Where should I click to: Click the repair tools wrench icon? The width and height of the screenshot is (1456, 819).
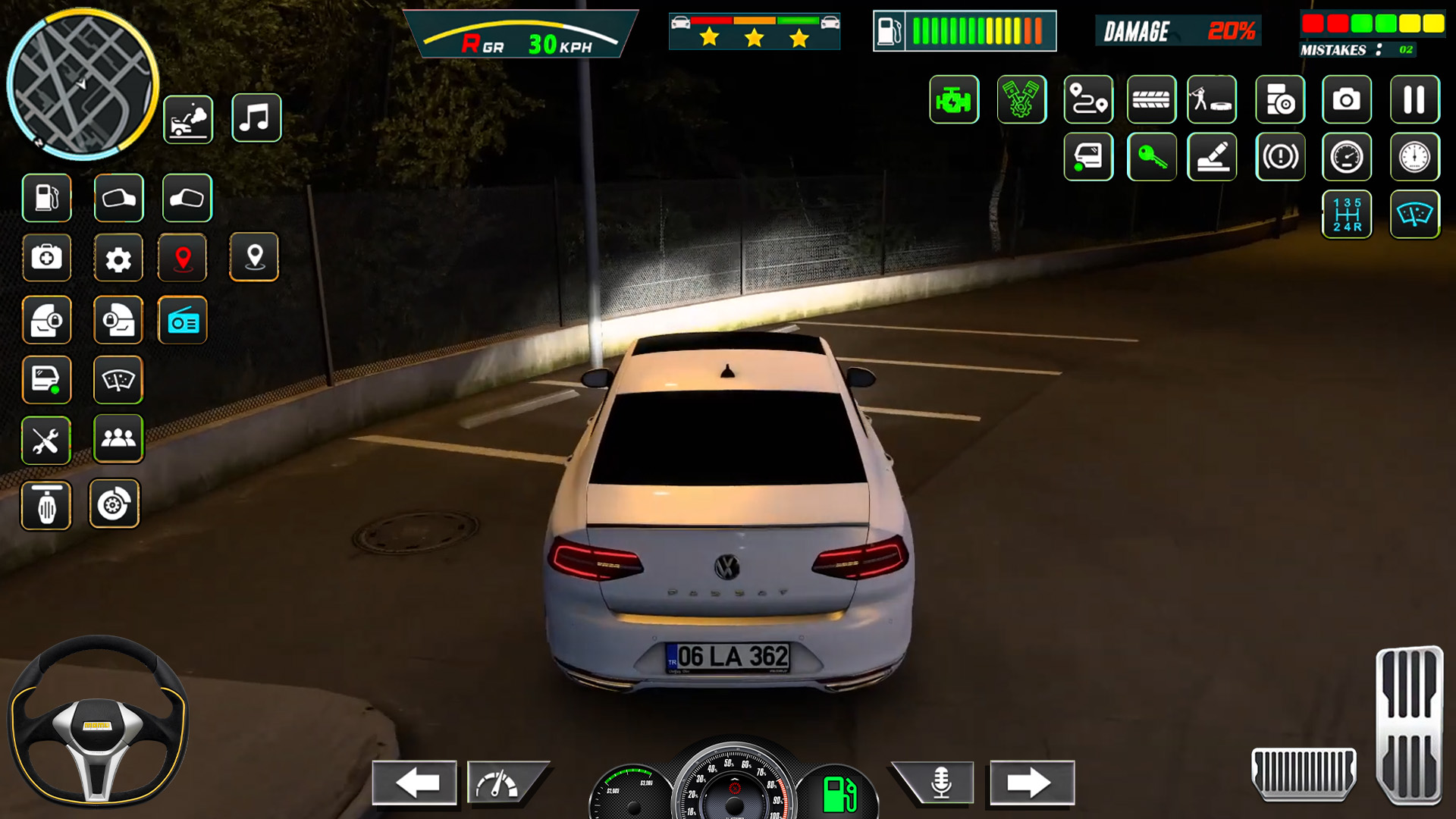click(46, 440)
